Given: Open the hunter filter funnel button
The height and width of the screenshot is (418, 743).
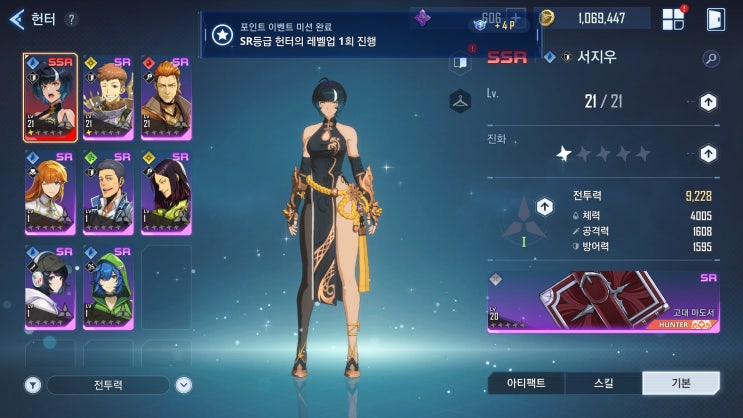Looking at the screenshot, I should click(32, 385).
